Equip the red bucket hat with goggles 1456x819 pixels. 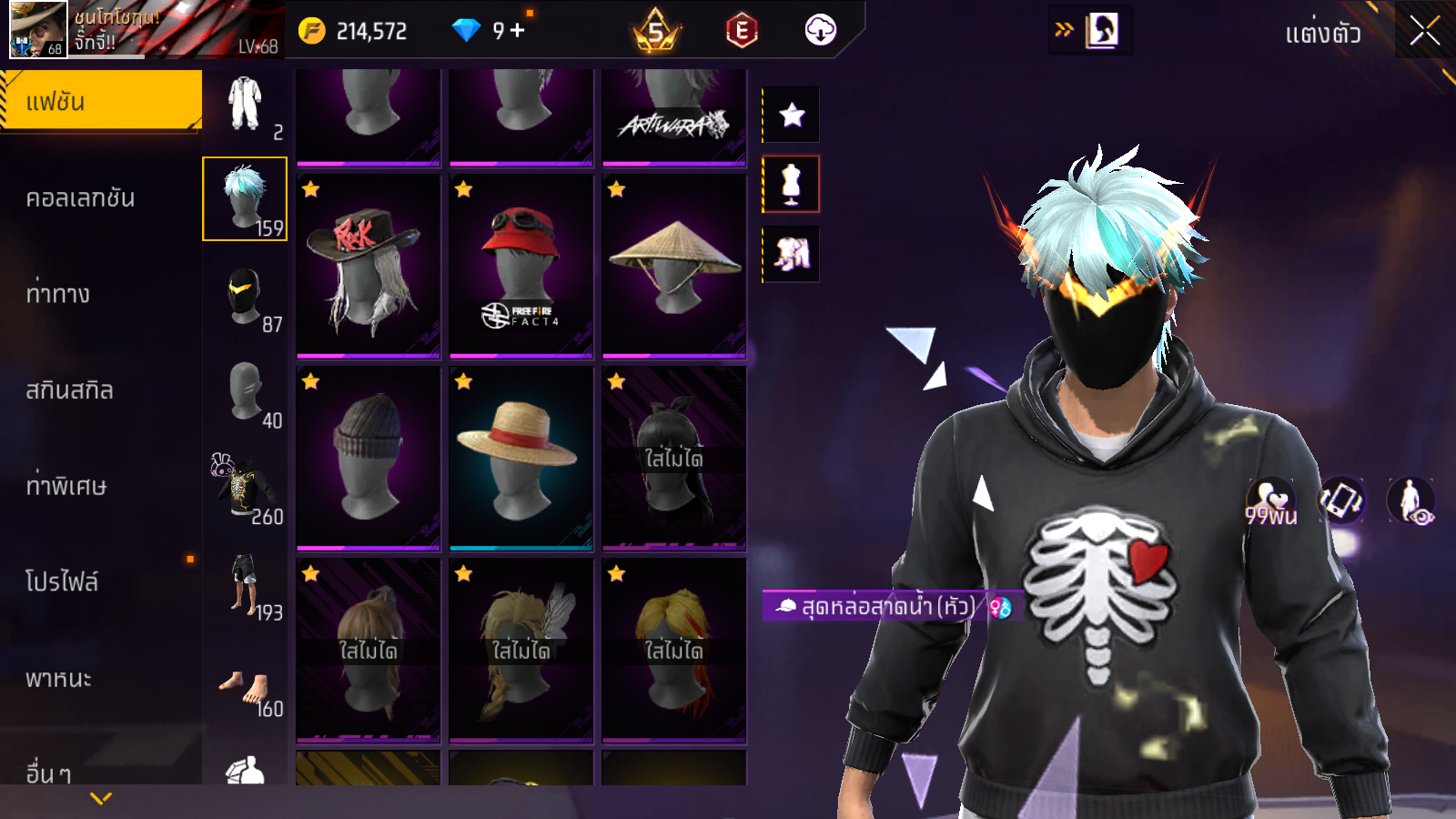(521, 266)
